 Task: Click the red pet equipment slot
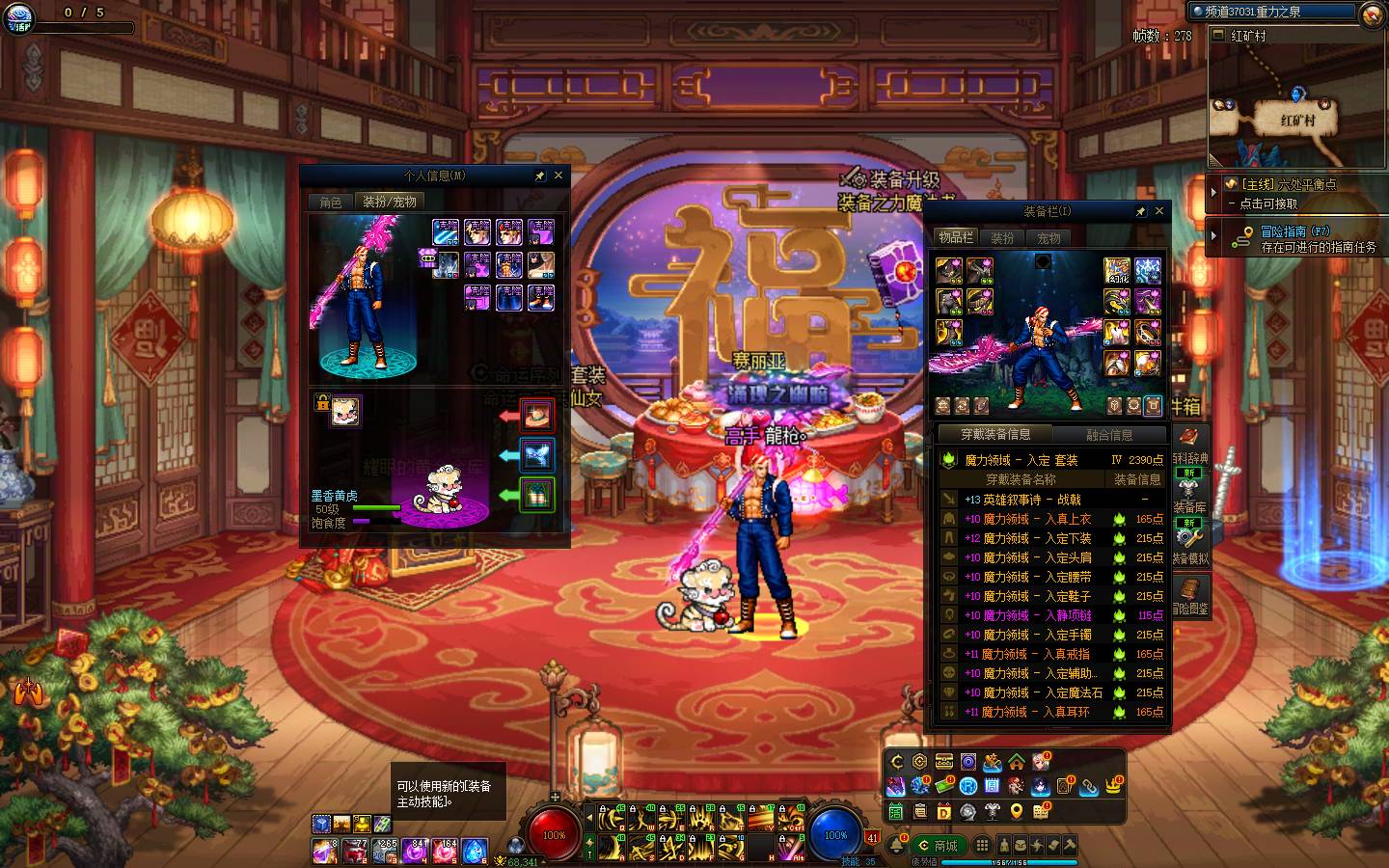pyautogui.click(x=537, y=416)
